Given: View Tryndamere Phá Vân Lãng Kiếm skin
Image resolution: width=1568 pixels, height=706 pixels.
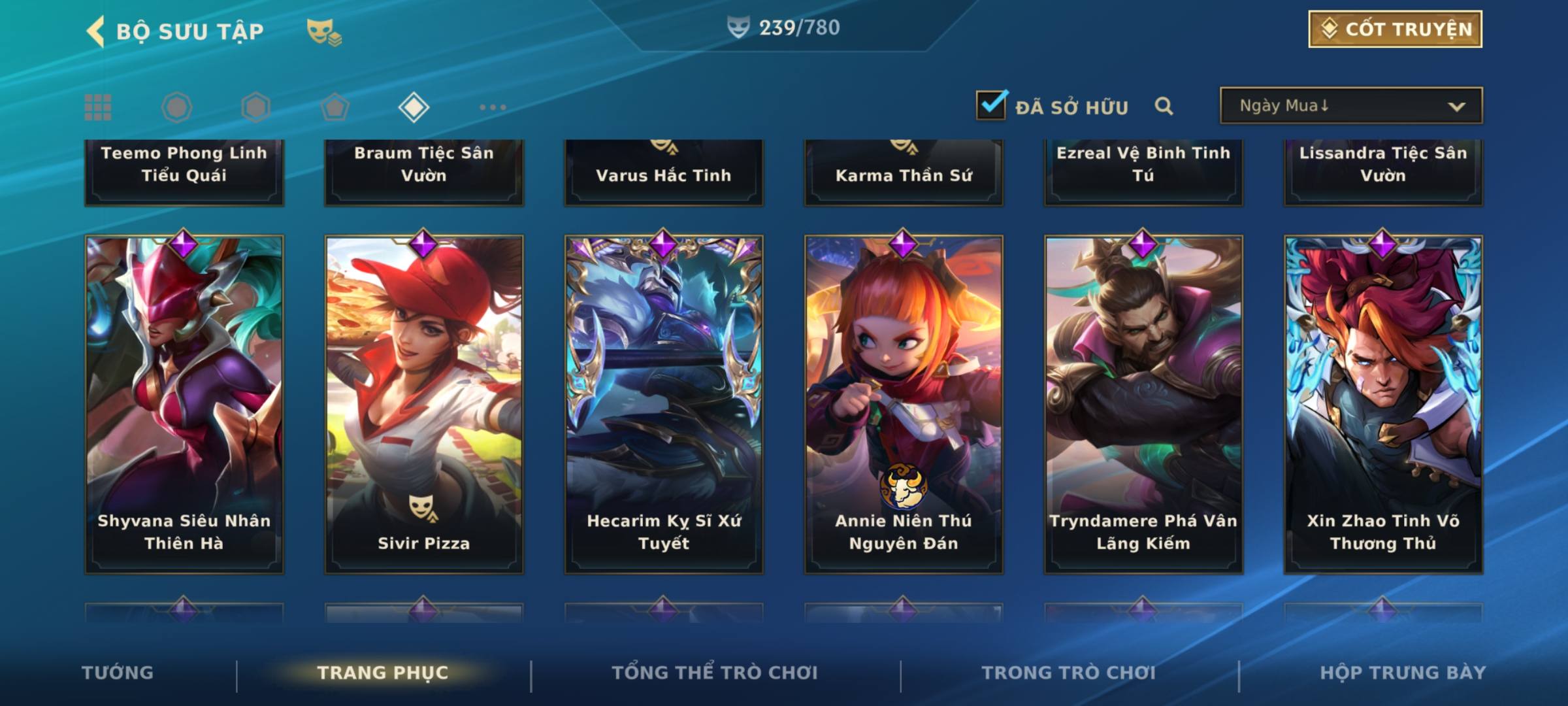Looking at the screenshot, I should pyautogui.click(x=1143, y=404).
